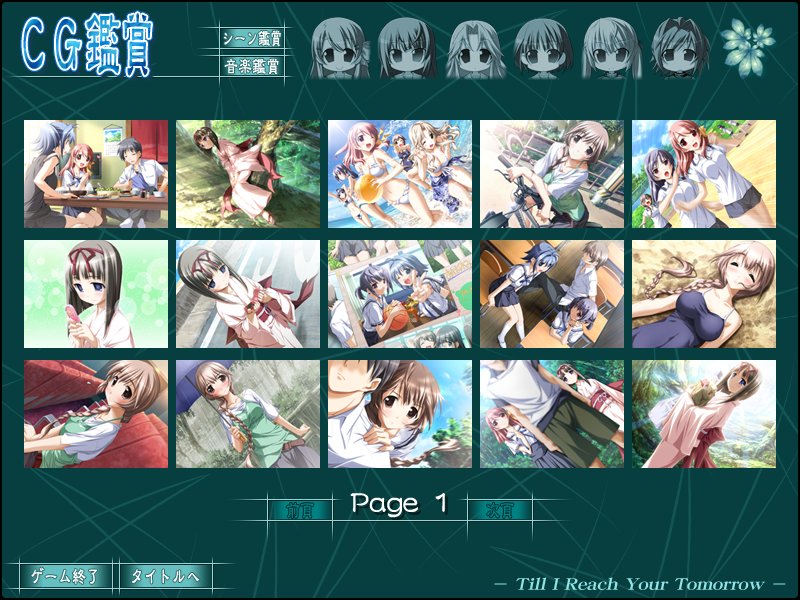Return to title with タイトルへ
The image size is (800, 600).
click(165, 576)
